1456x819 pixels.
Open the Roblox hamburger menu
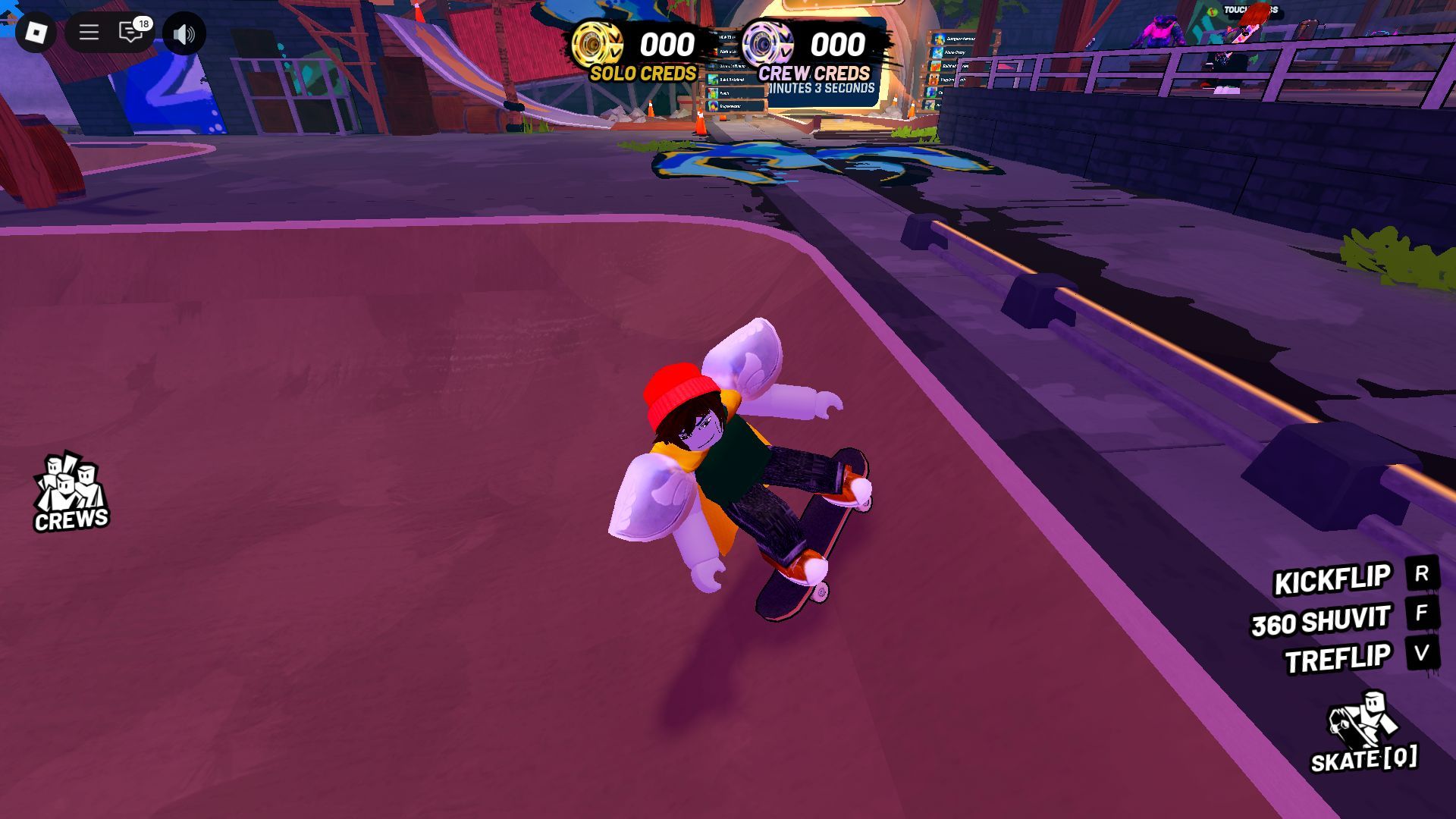tap(89, 33)
